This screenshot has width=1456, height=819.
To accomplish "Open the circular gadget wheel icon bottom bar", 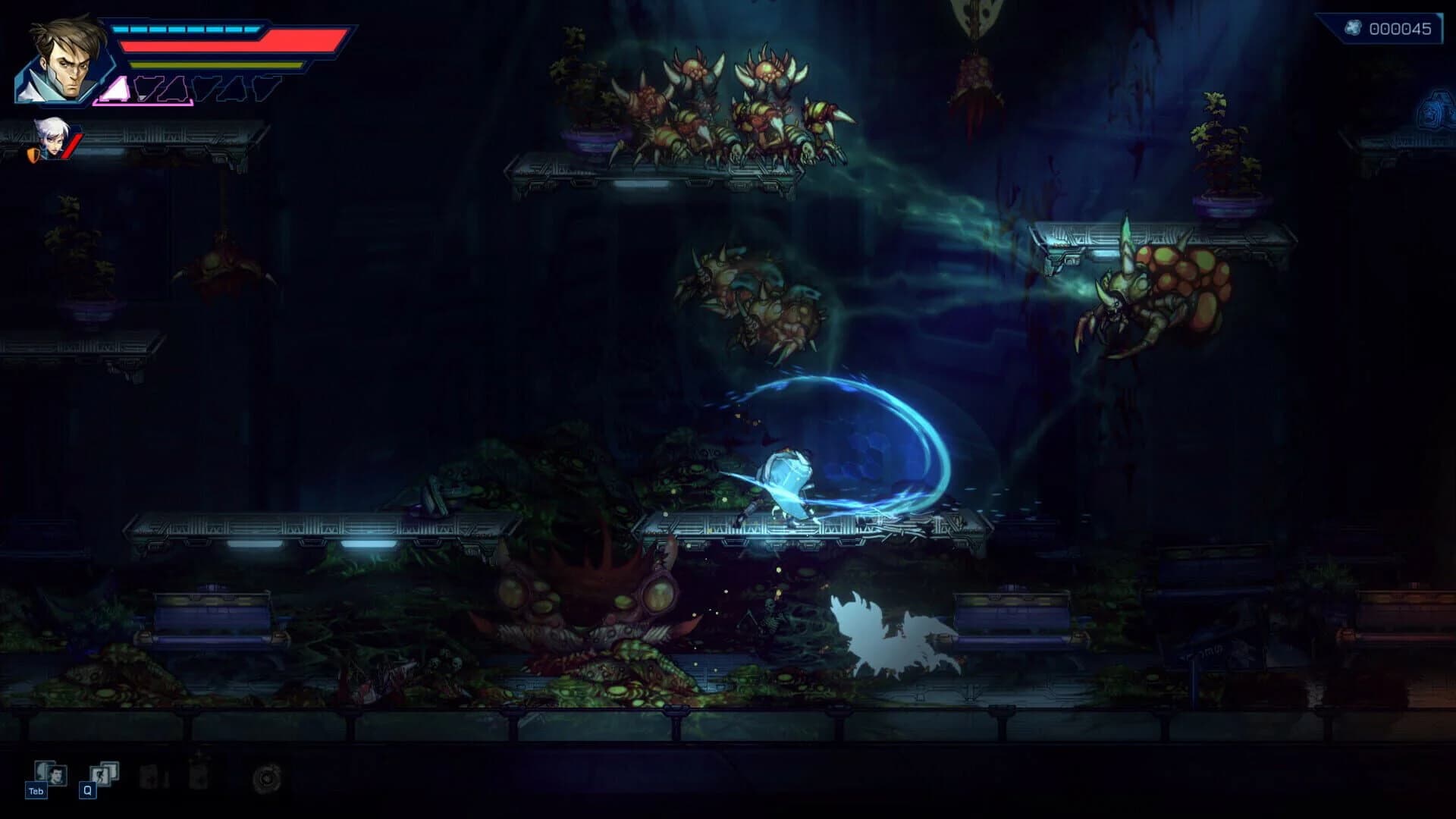I will tap(267, 779).
